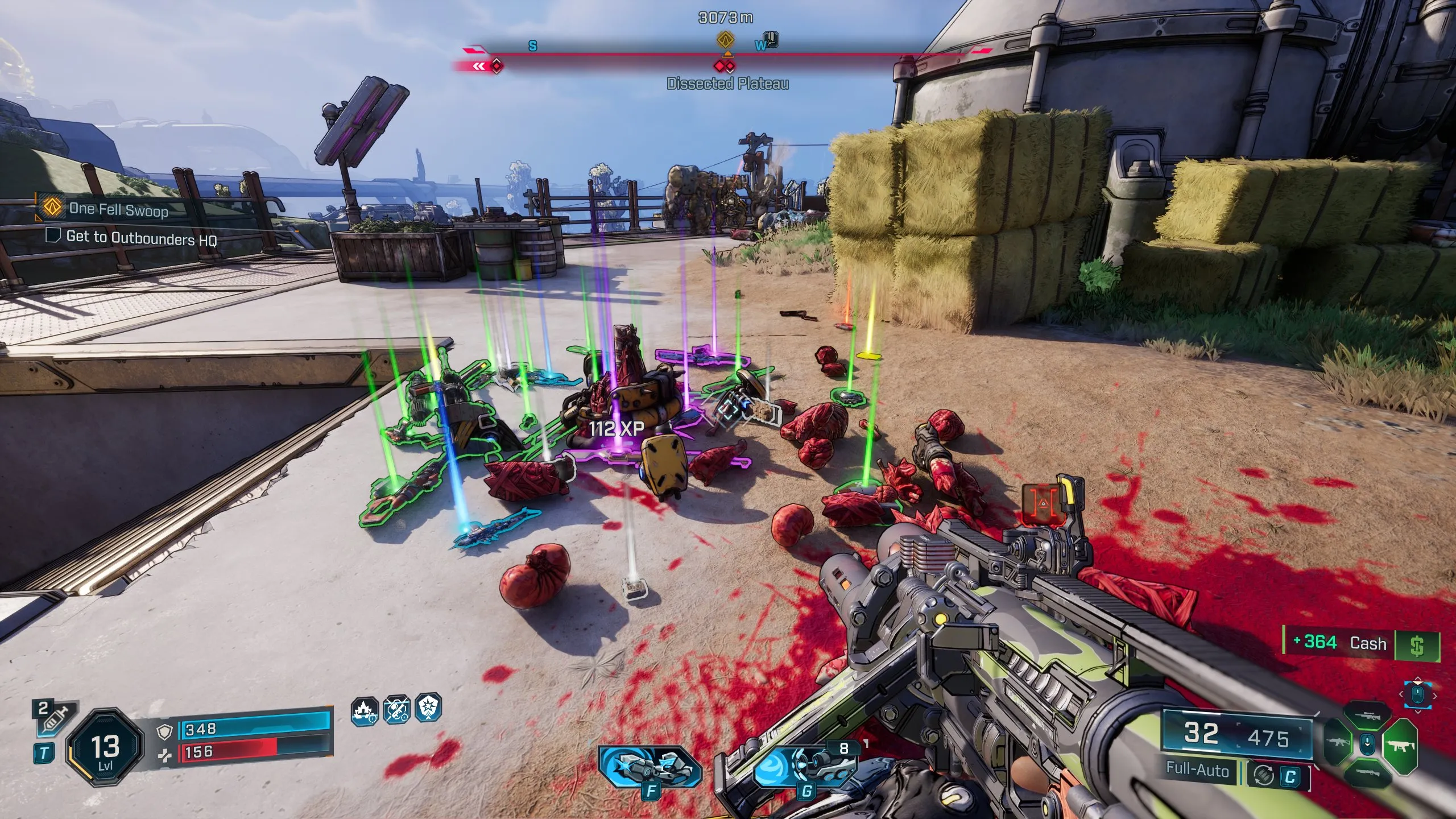Screen dimensions: 1456x819
Task: Click the down arrow inside the center mouse icon
Action: [1367, 744]
